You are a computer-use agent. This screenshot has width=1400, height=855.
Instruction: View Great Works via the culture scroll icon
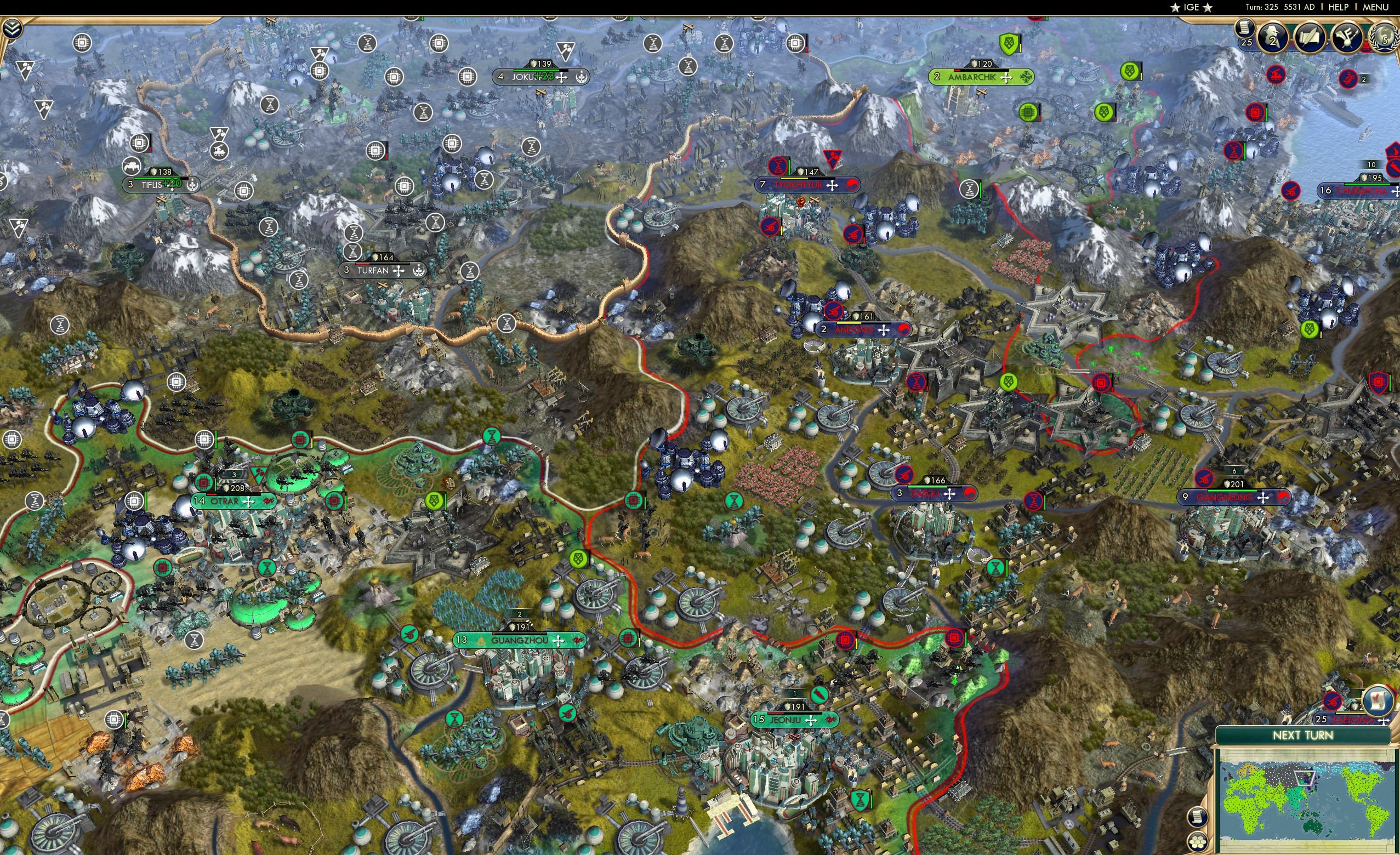pos(1310,38)
